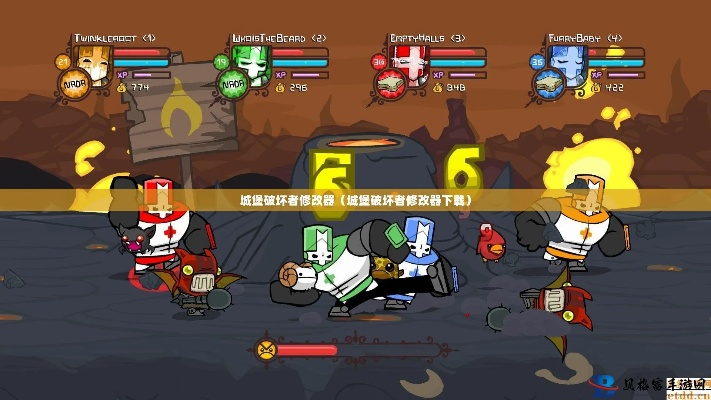
Task: Click the boss face icon beside its health bar
Action: pos(266,349)
